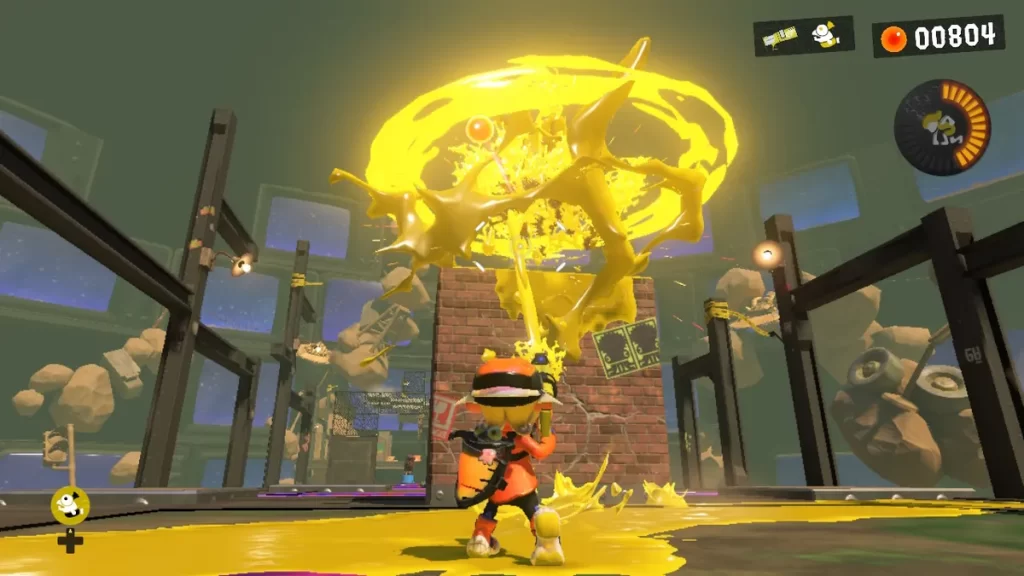This screenshot has height=576, width=1024.
Task: Activate the circular special gauge icon
Action: [x=941, y=127]
